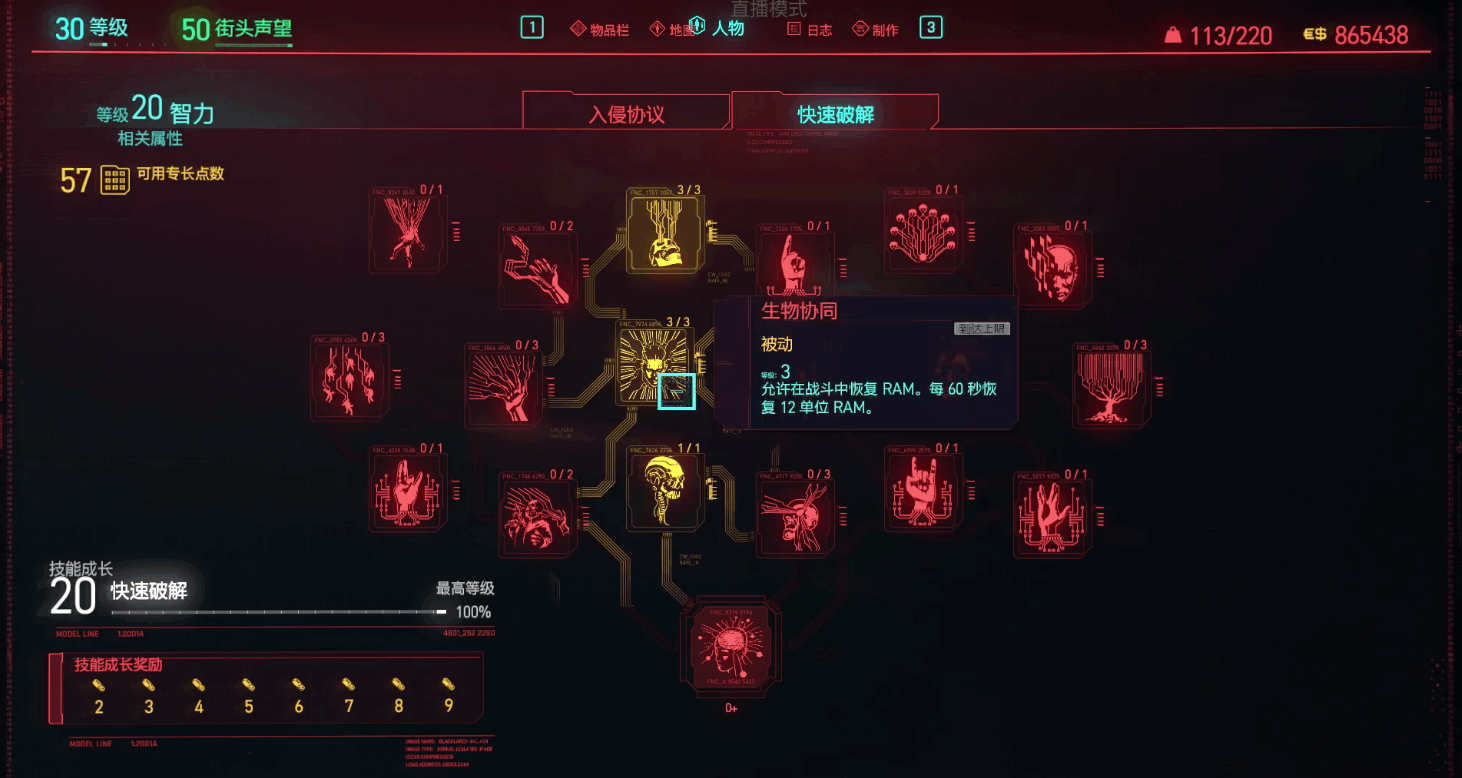Select the hanging wired figure perk

click(408, 232)
